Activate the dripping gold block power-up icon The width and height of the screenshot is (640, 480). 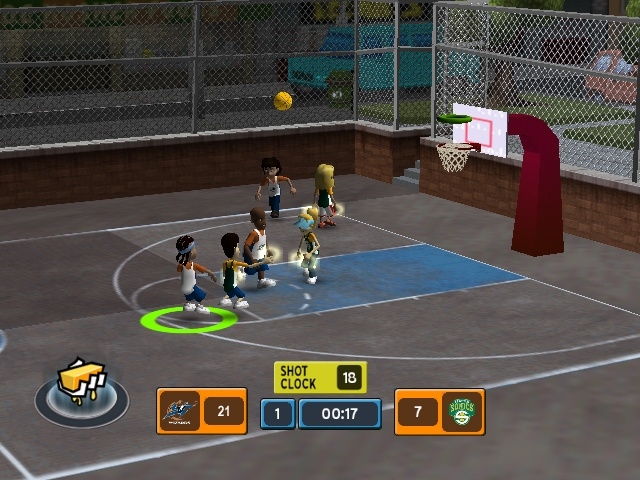pos(81,385)
